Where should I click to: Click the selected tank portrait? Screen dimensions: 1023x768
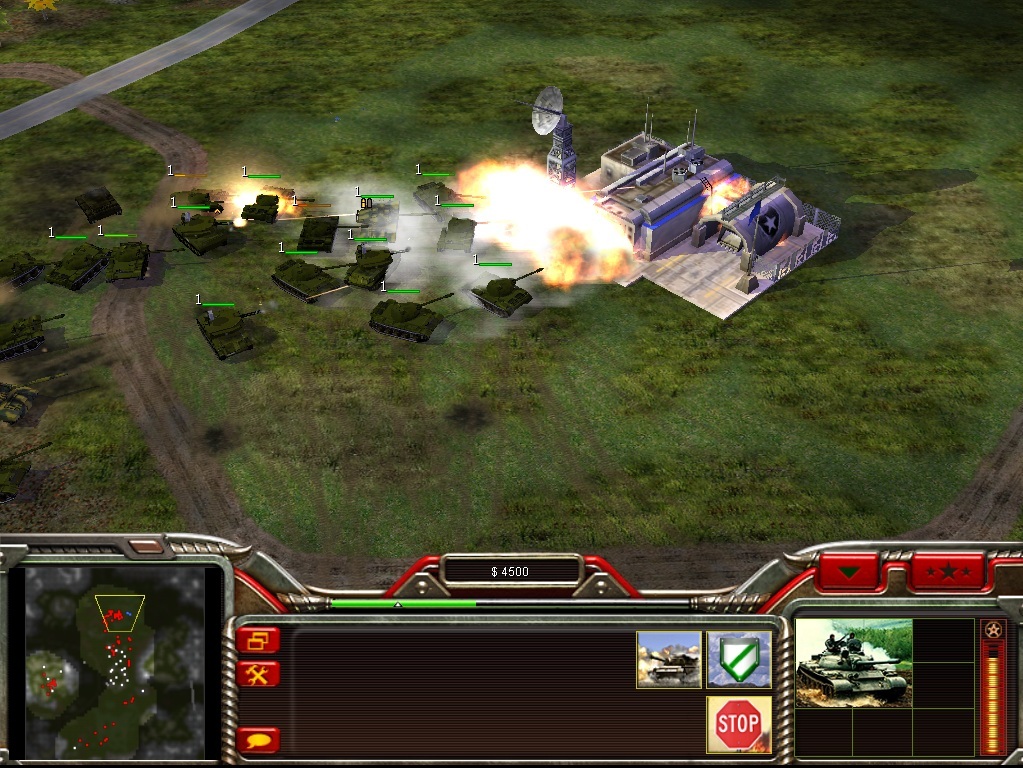(x=853, y=662)
